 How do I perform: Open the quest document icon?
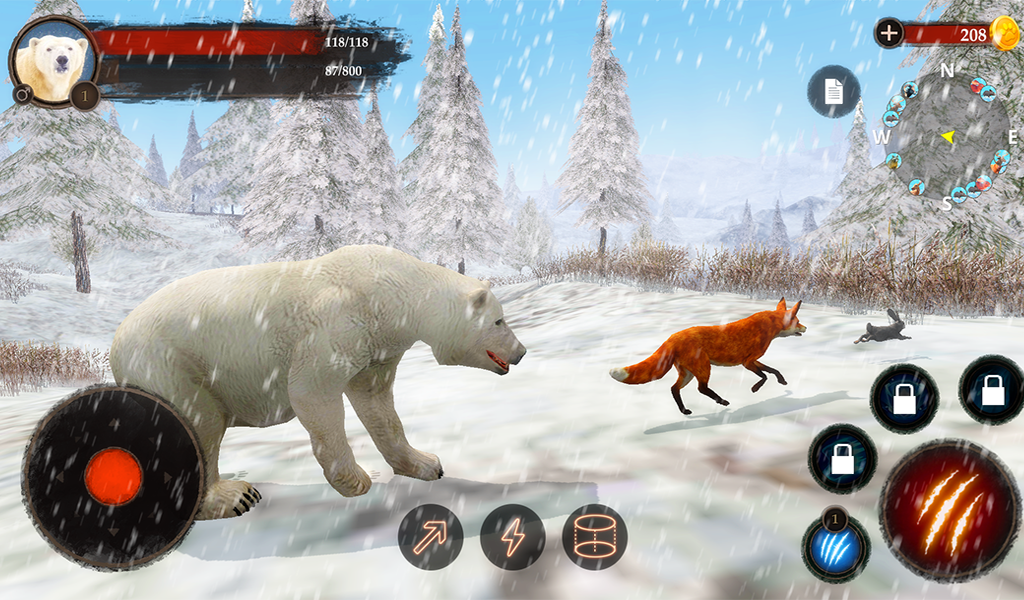pos(833,91)
